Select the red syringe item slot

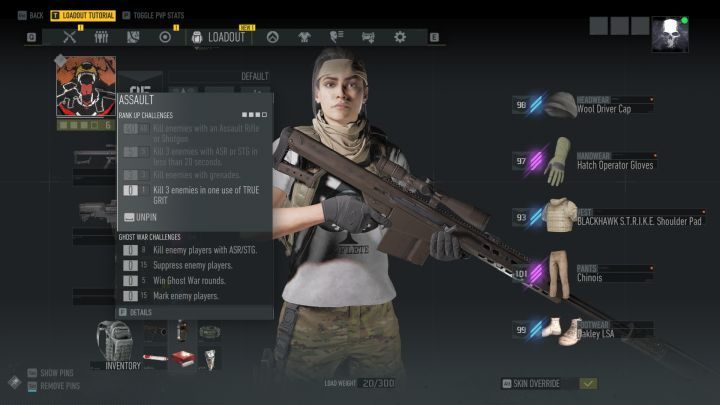tap(155, 357)
